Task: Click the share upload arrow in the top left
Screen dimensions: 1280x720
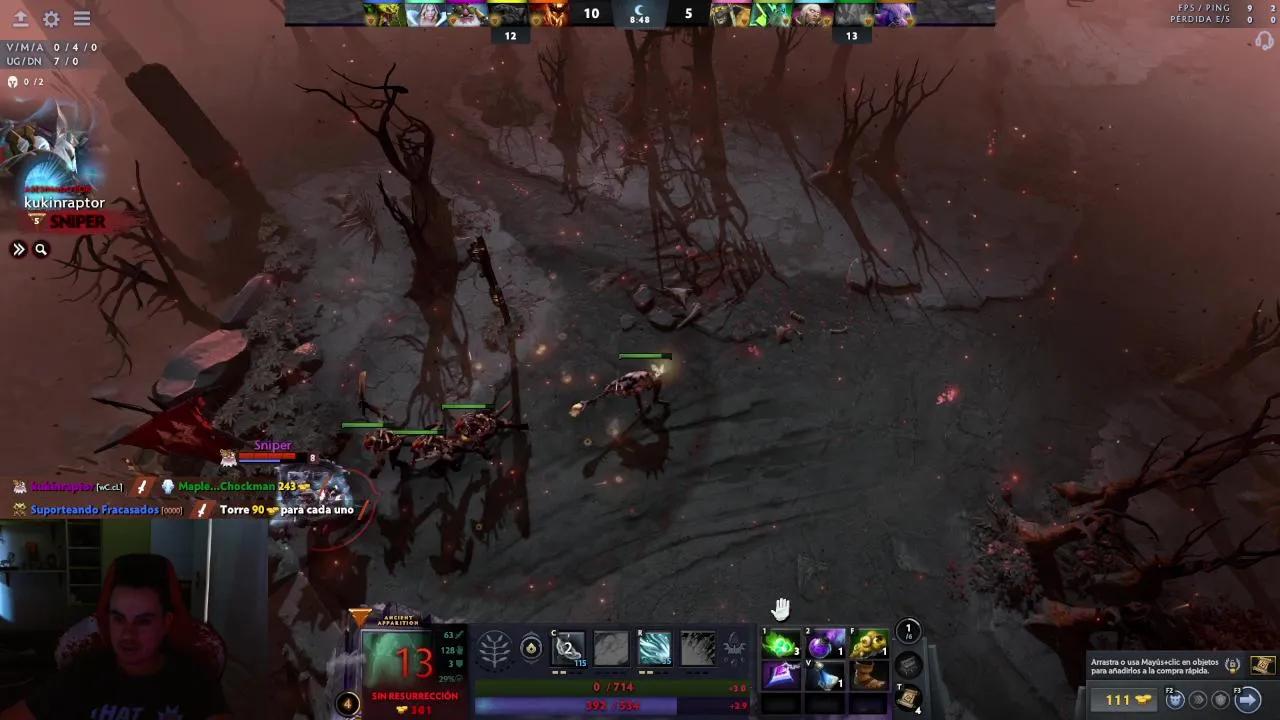Action: pos(18,19)
